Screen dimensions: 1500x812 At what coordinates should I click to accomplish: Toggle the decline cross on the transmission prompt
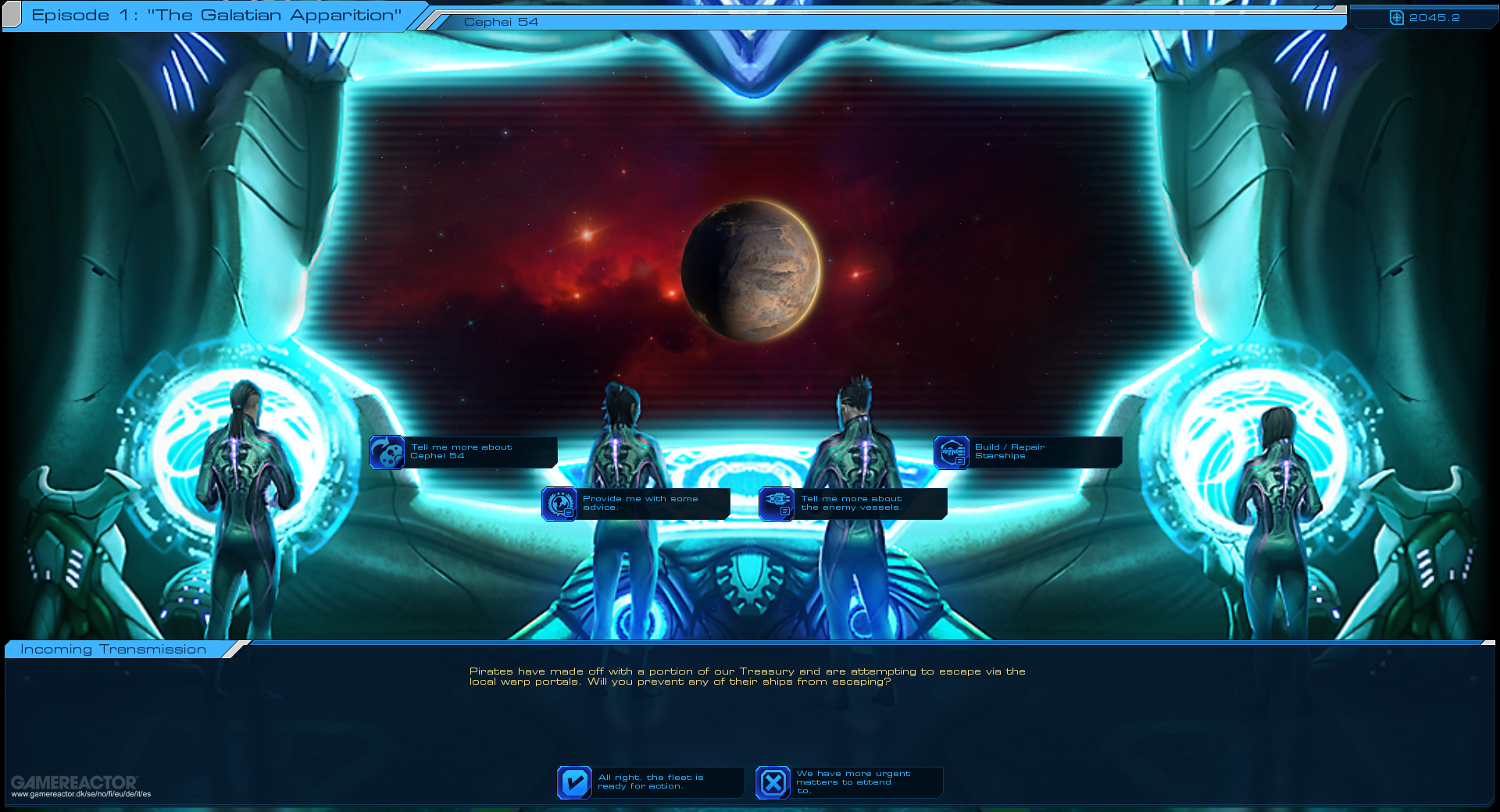tap(772, 782)
